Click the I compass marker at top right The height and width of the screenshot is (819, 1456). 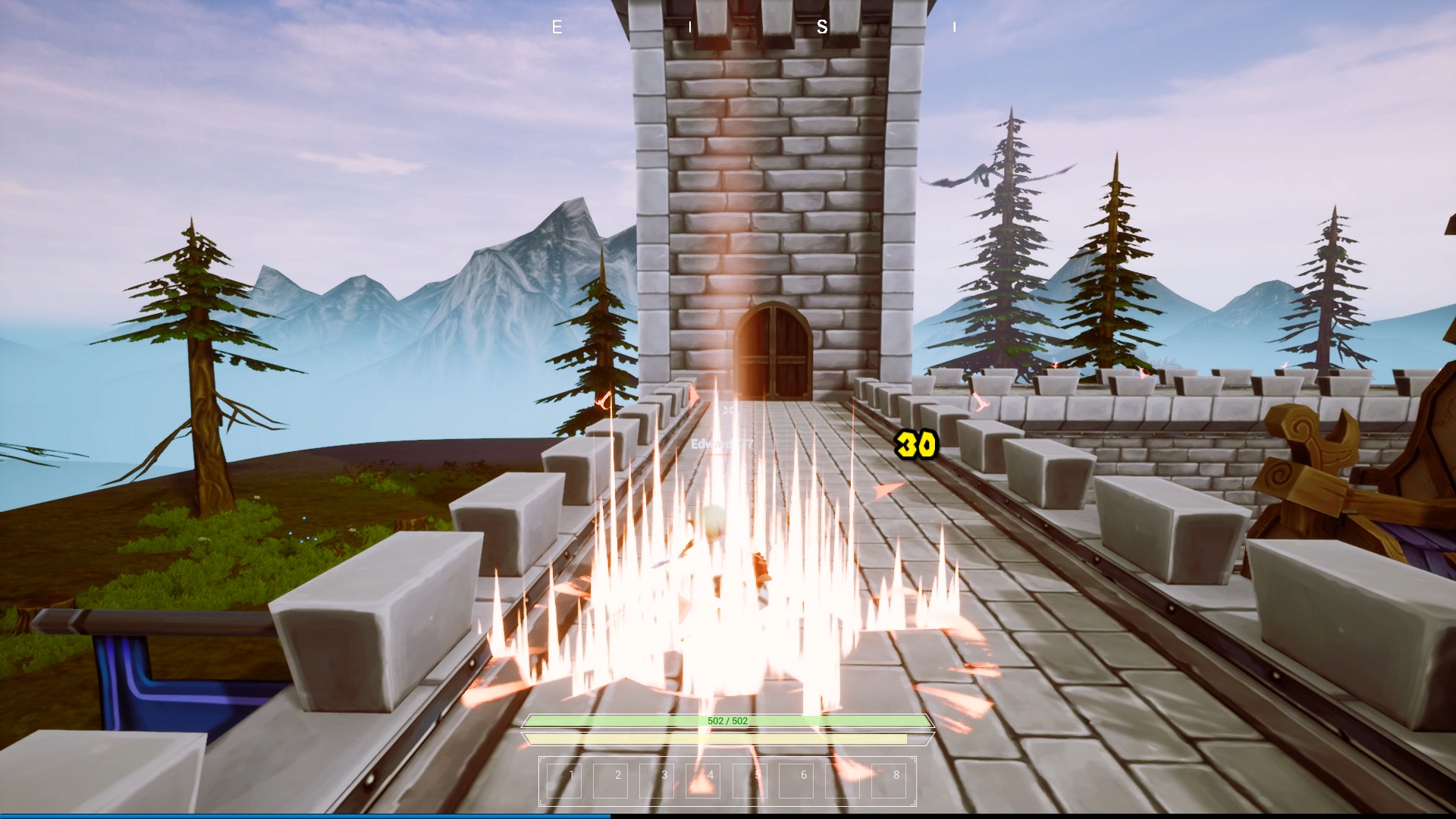(x=954, y=27)
